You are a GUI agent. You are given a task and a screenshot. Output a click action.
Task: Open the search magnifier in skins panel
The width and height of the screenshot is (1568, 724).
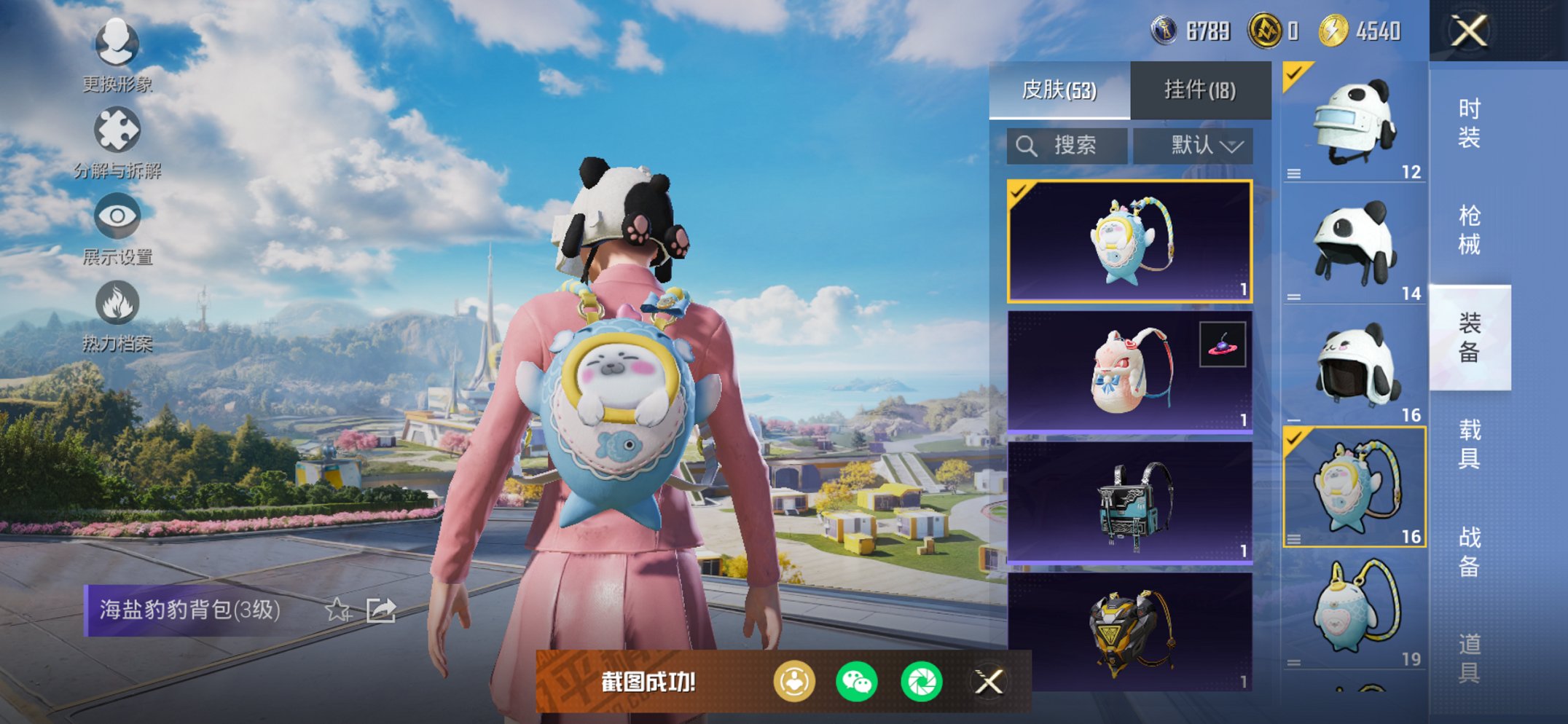click(x=1028, y=145)
